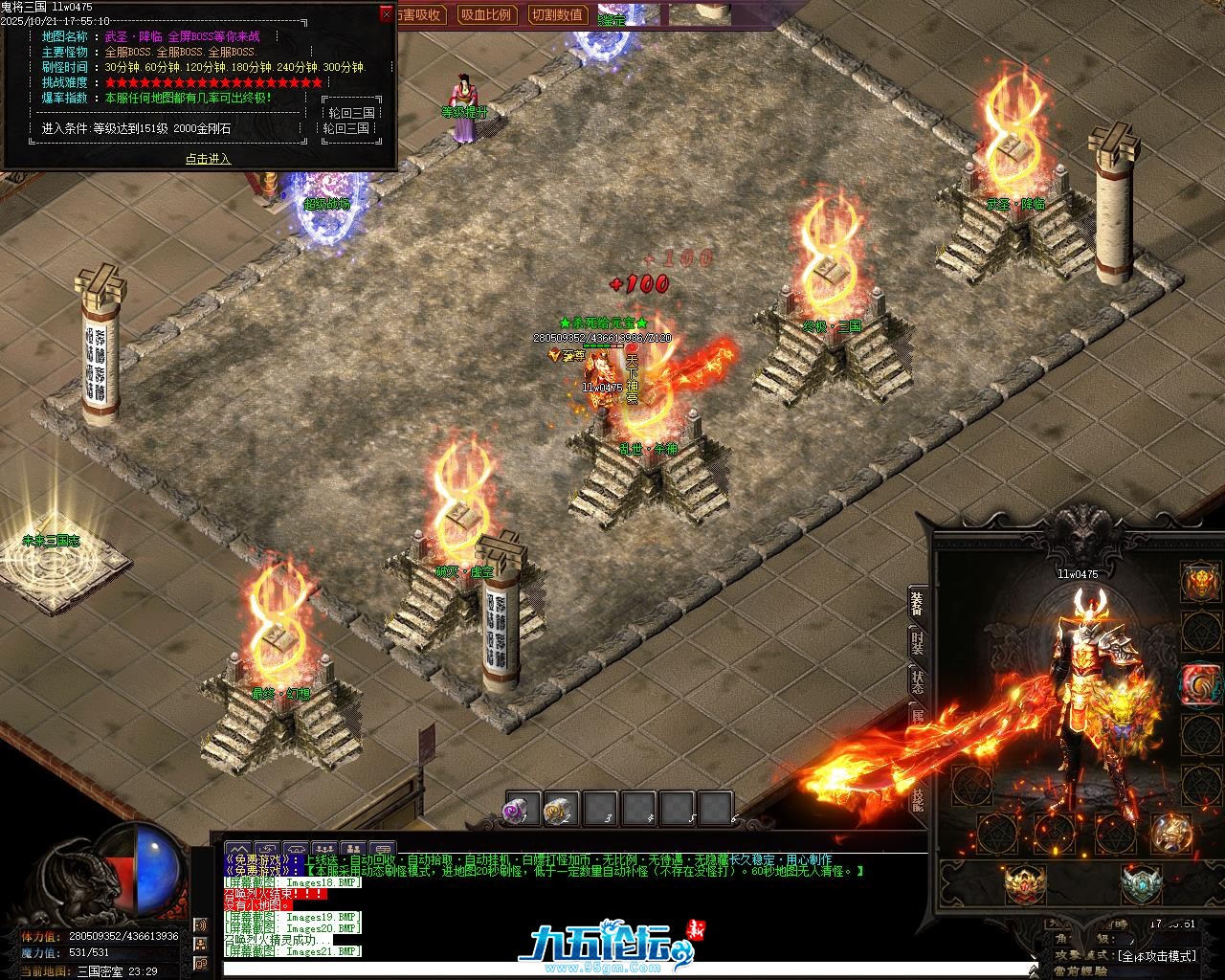Use the purple scroll in hotbar slot 1

point(523,810)
